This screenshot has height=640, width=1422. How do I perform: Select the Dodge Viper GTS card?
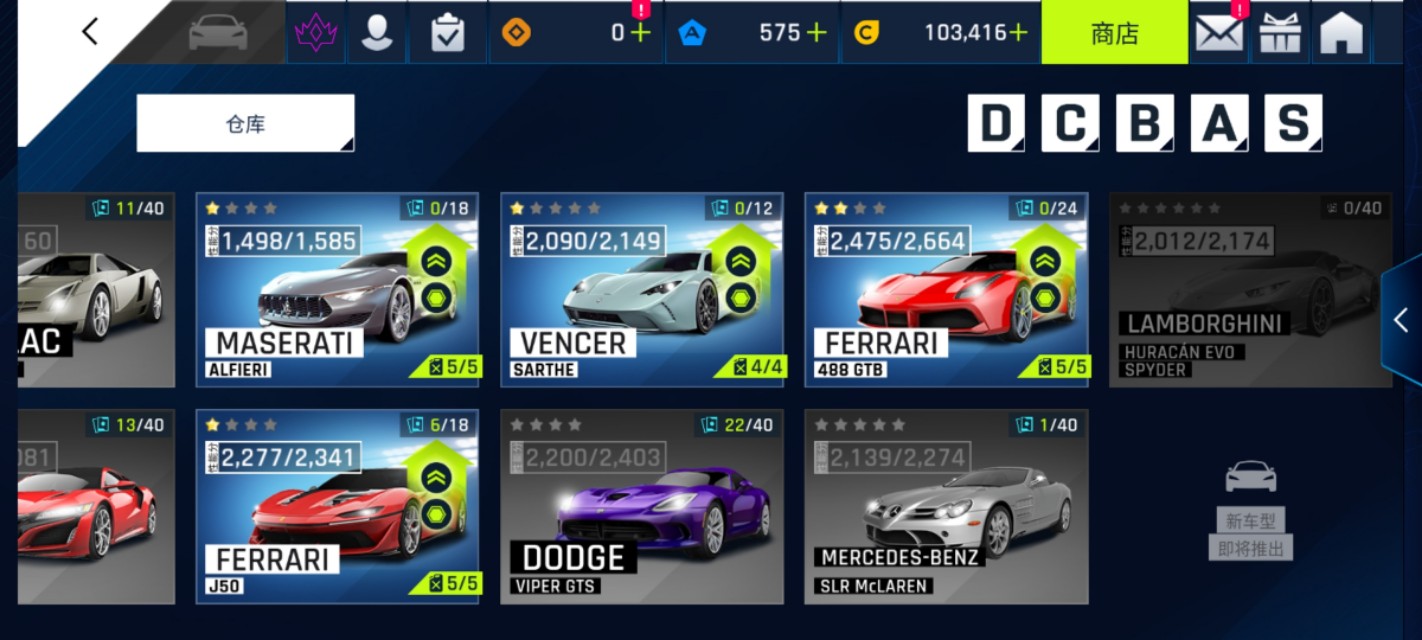coord(641,506)
